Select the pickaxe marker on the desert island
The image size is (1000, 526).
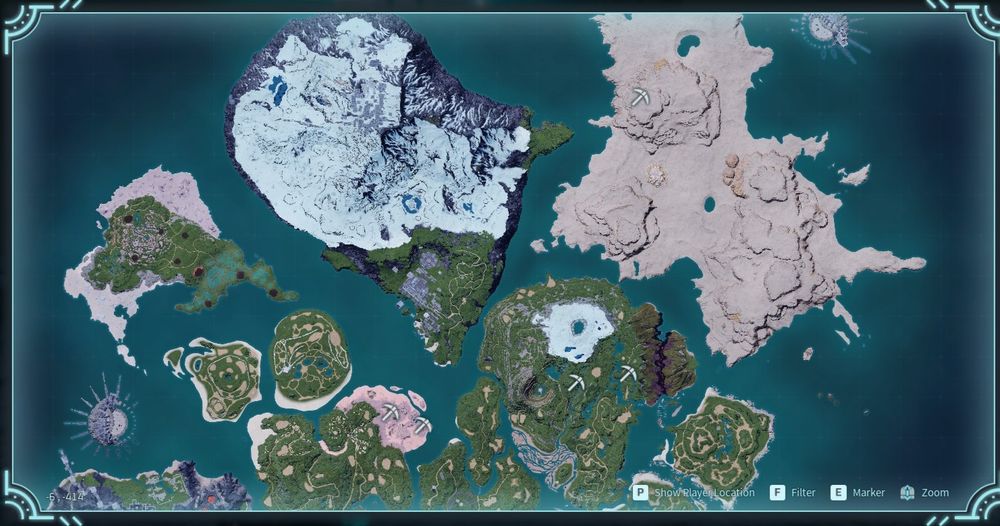coord(641,97)
